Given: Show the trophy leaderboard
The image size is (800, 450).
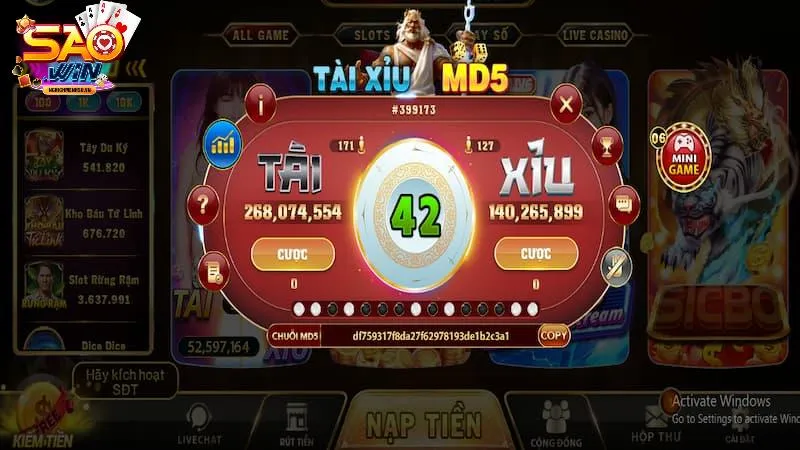Looking at the screenshot, I should pyautogui.click(x=603, y=146).
